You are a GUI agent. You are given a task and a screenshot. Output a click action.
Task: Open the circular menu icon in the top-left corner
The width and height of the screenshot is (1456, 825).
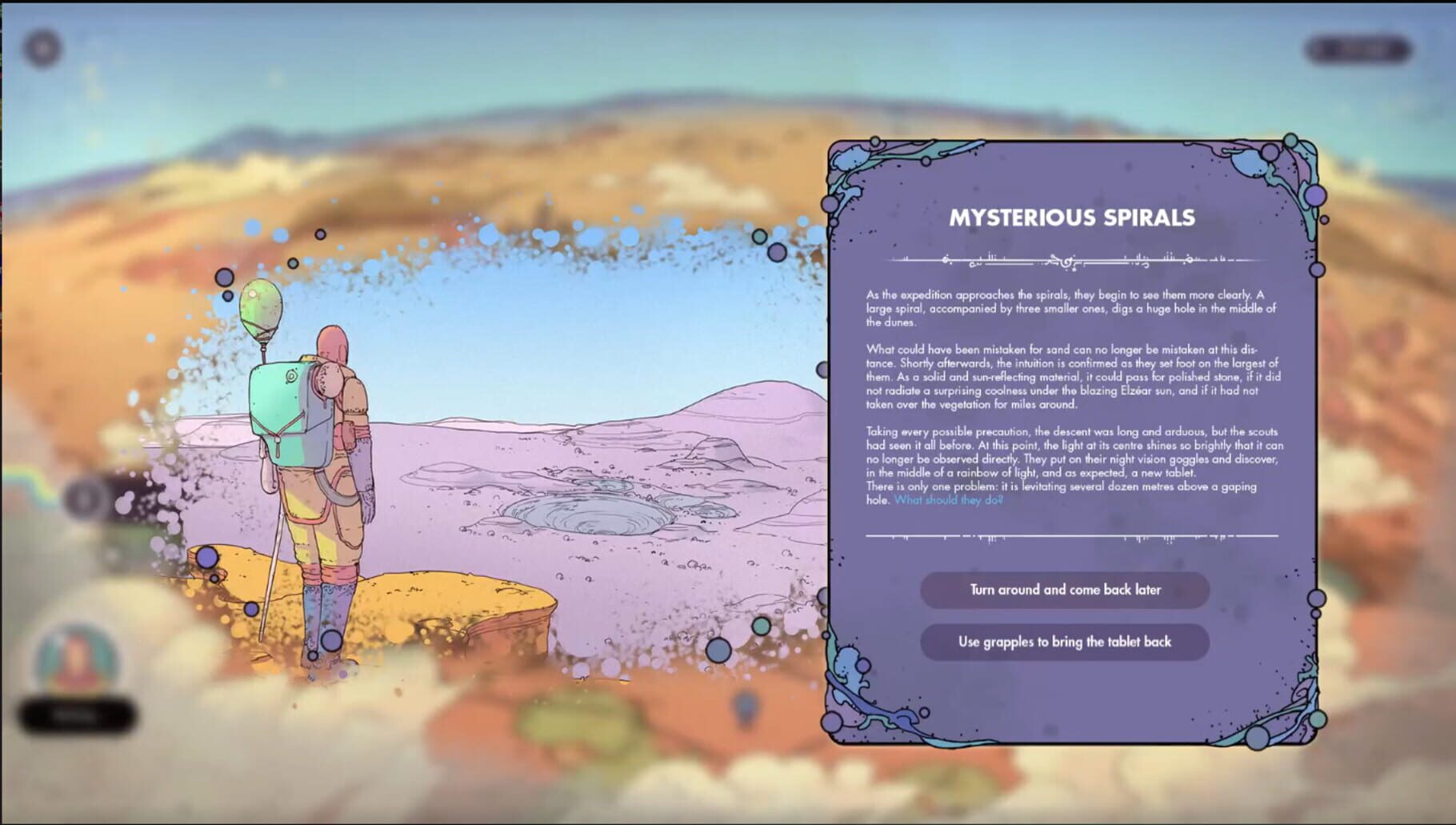pyautogui.click(x=42, y=46)
